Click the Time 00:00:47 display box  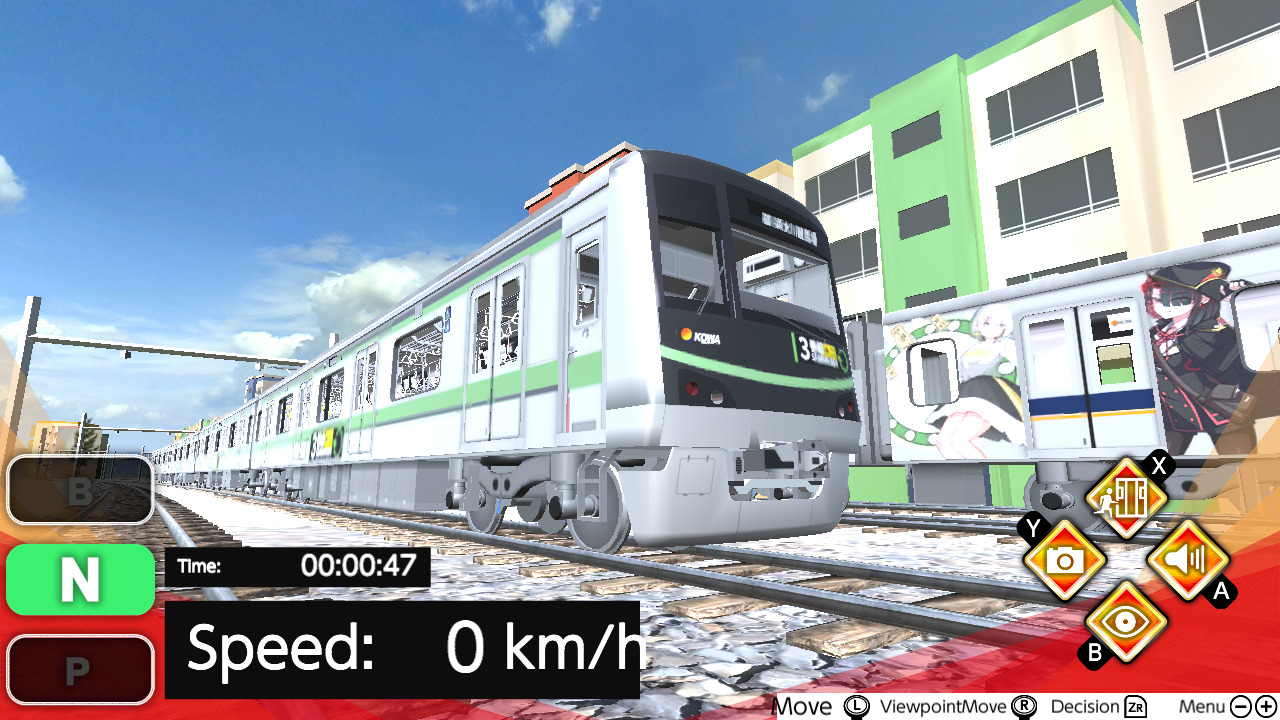tap(295, 565)
